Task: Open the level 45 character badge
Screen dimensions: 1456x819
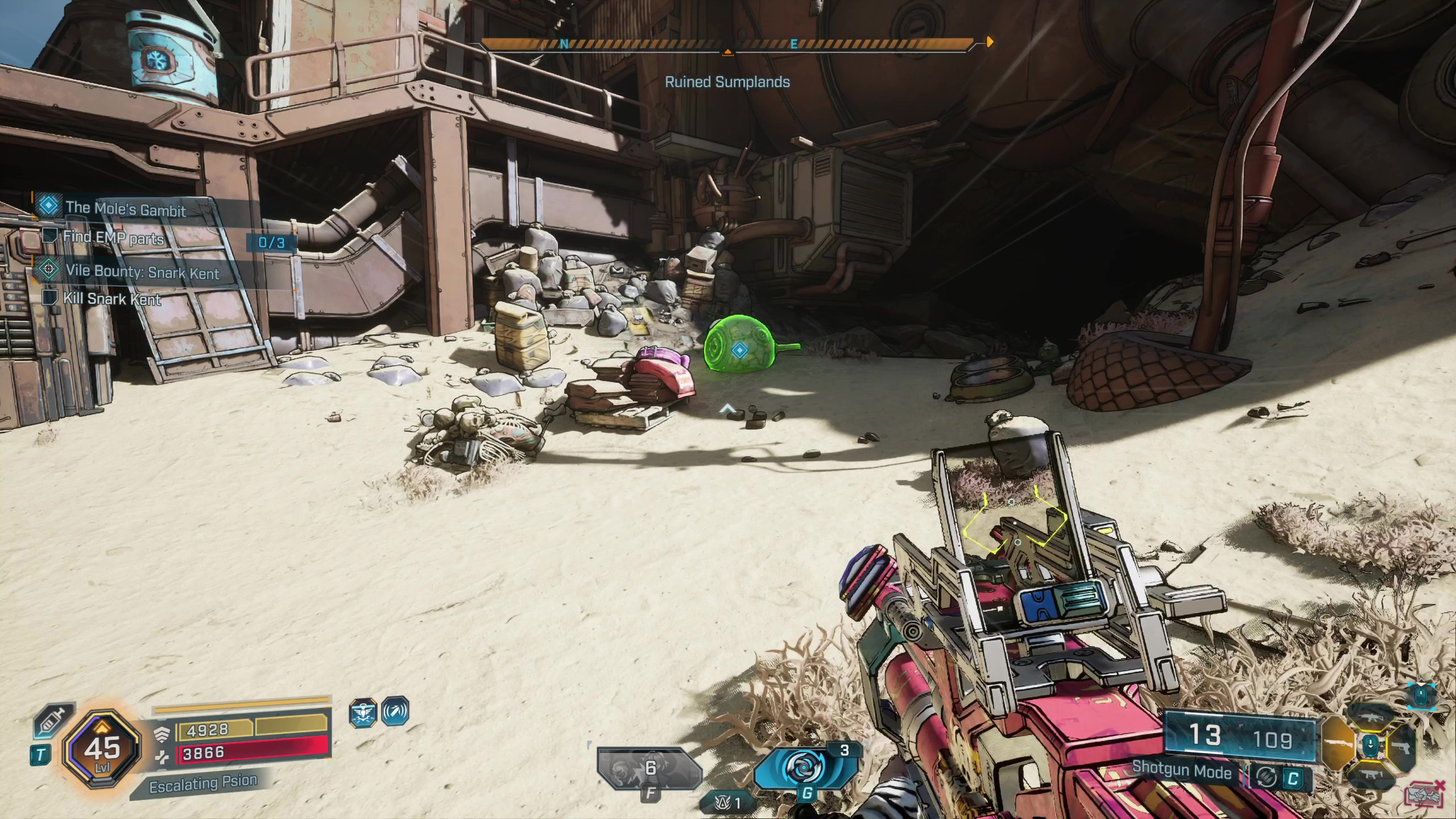Action: pyautogui.click(x=102, y=748)
